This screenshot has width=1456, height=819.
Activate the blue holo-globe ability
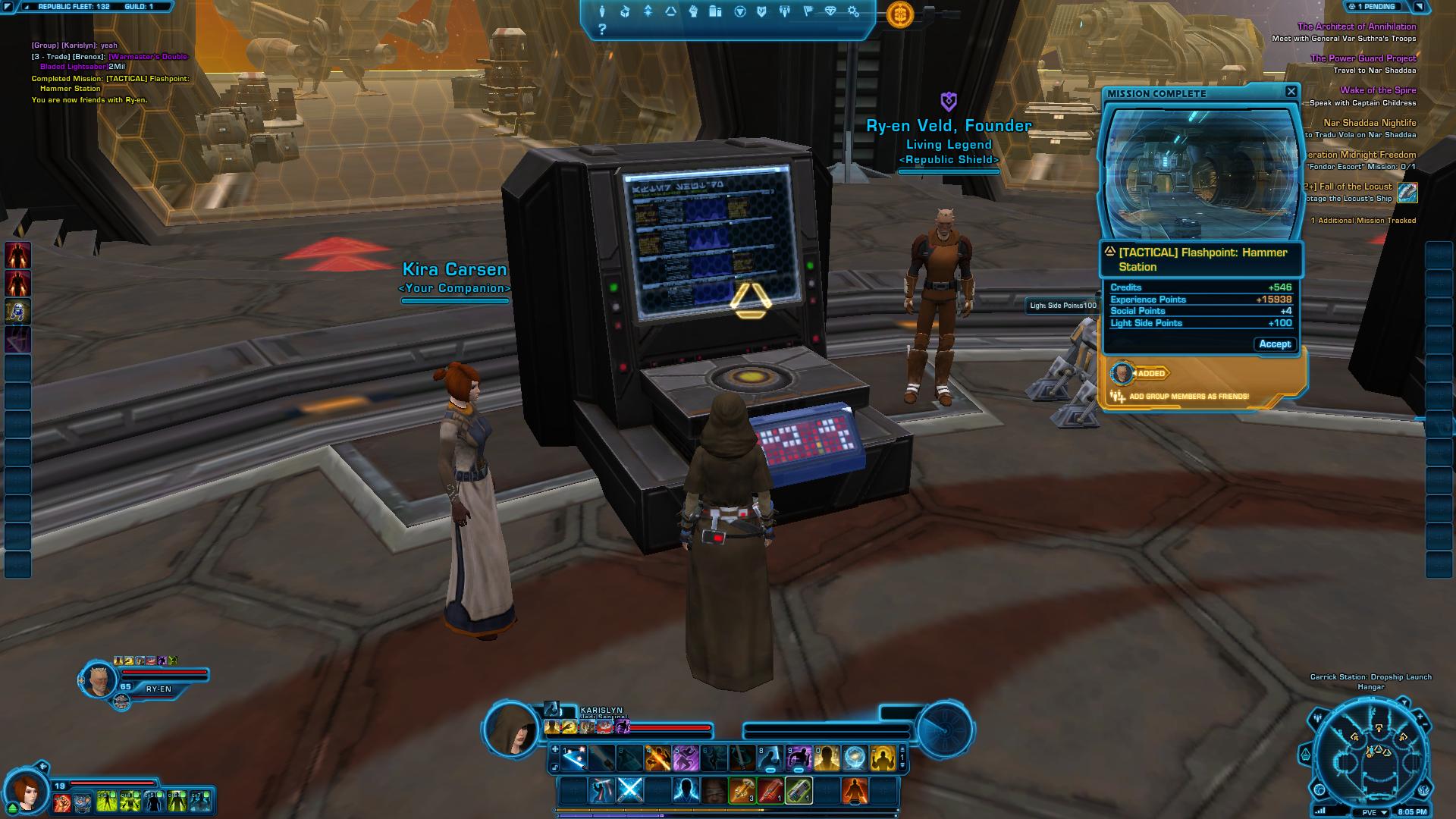[855, 758]
